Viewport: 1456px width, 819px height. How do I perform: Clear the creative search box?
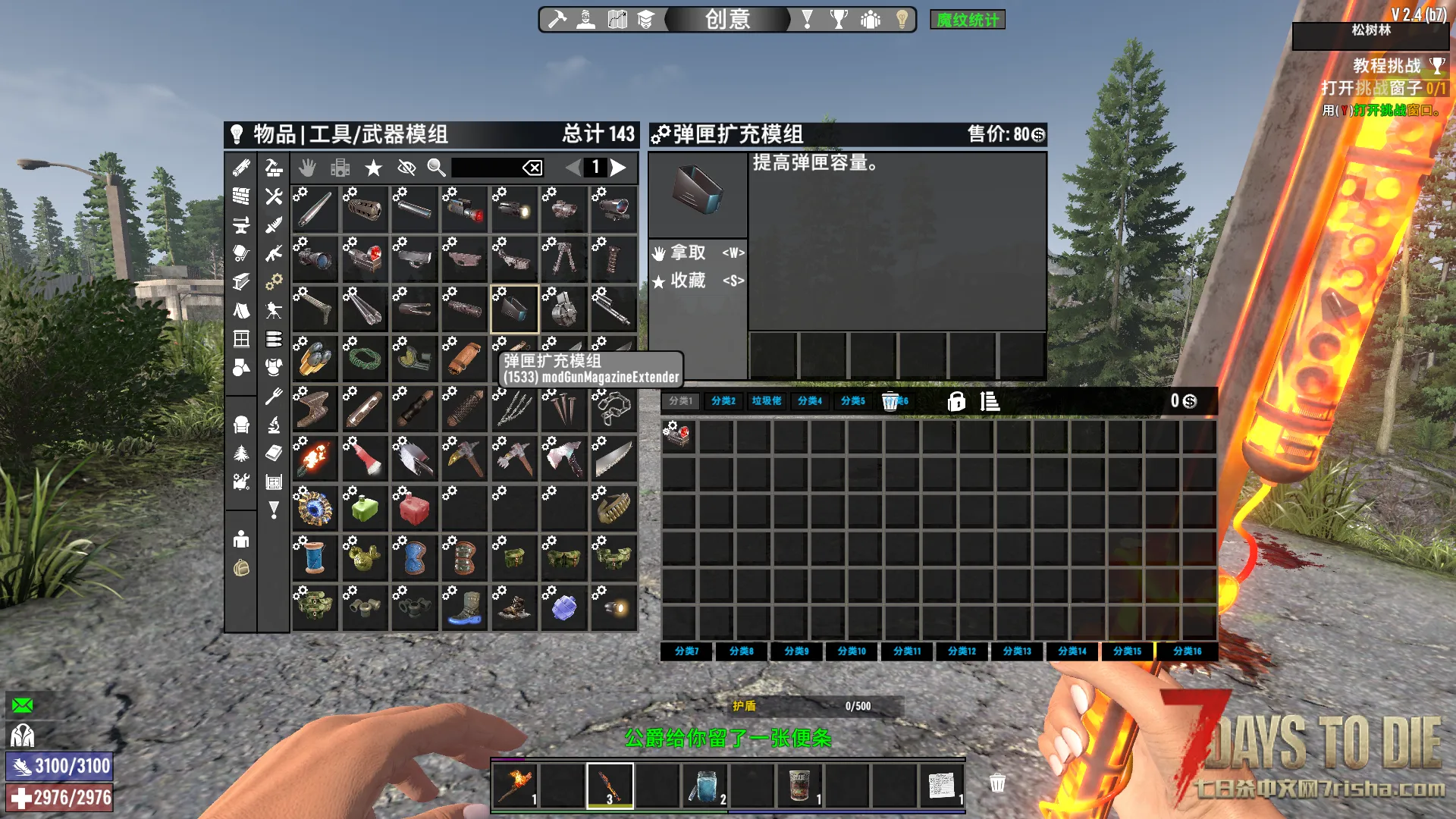[x=532, y=168]
